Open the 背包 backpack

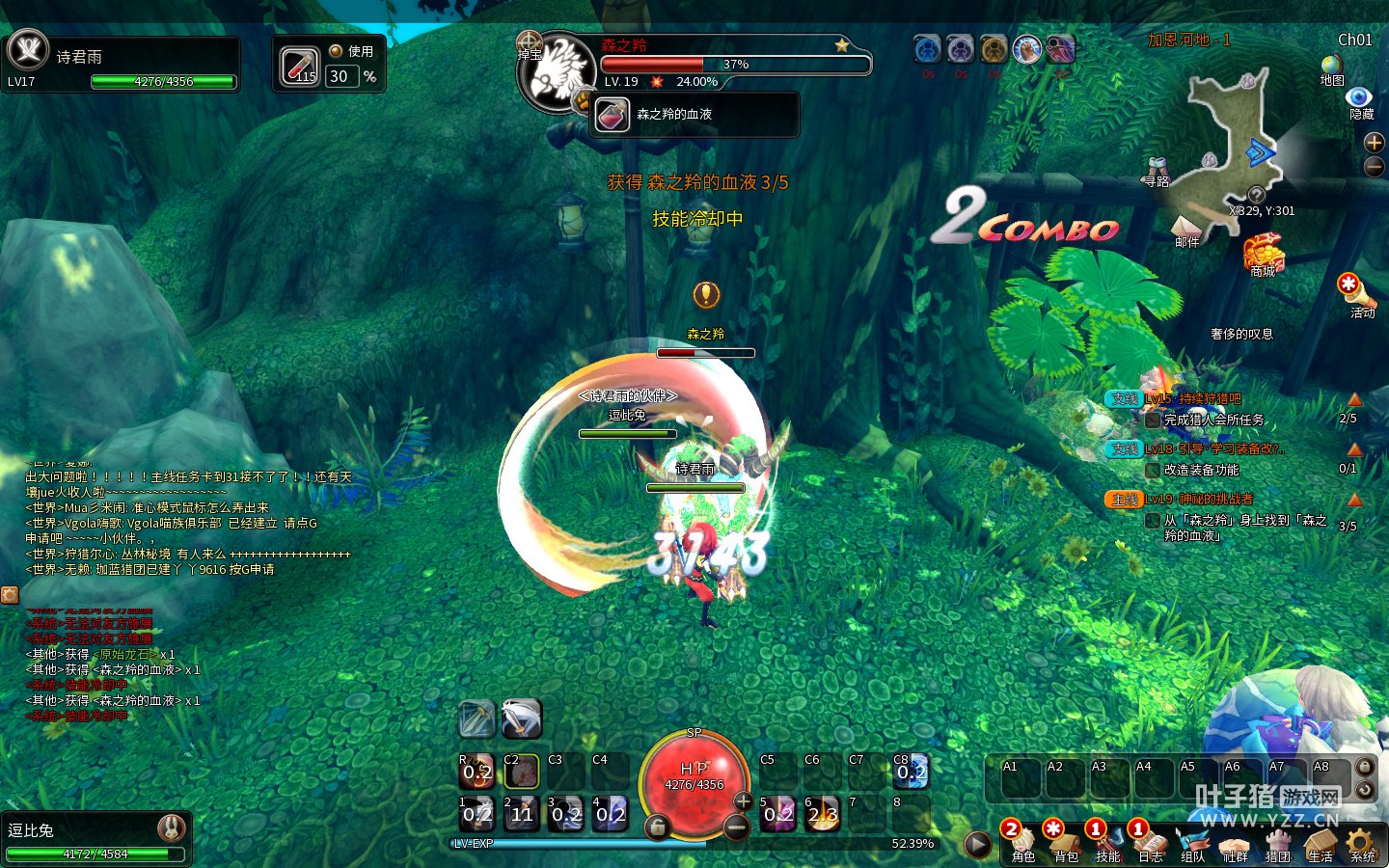[1065, 843]
